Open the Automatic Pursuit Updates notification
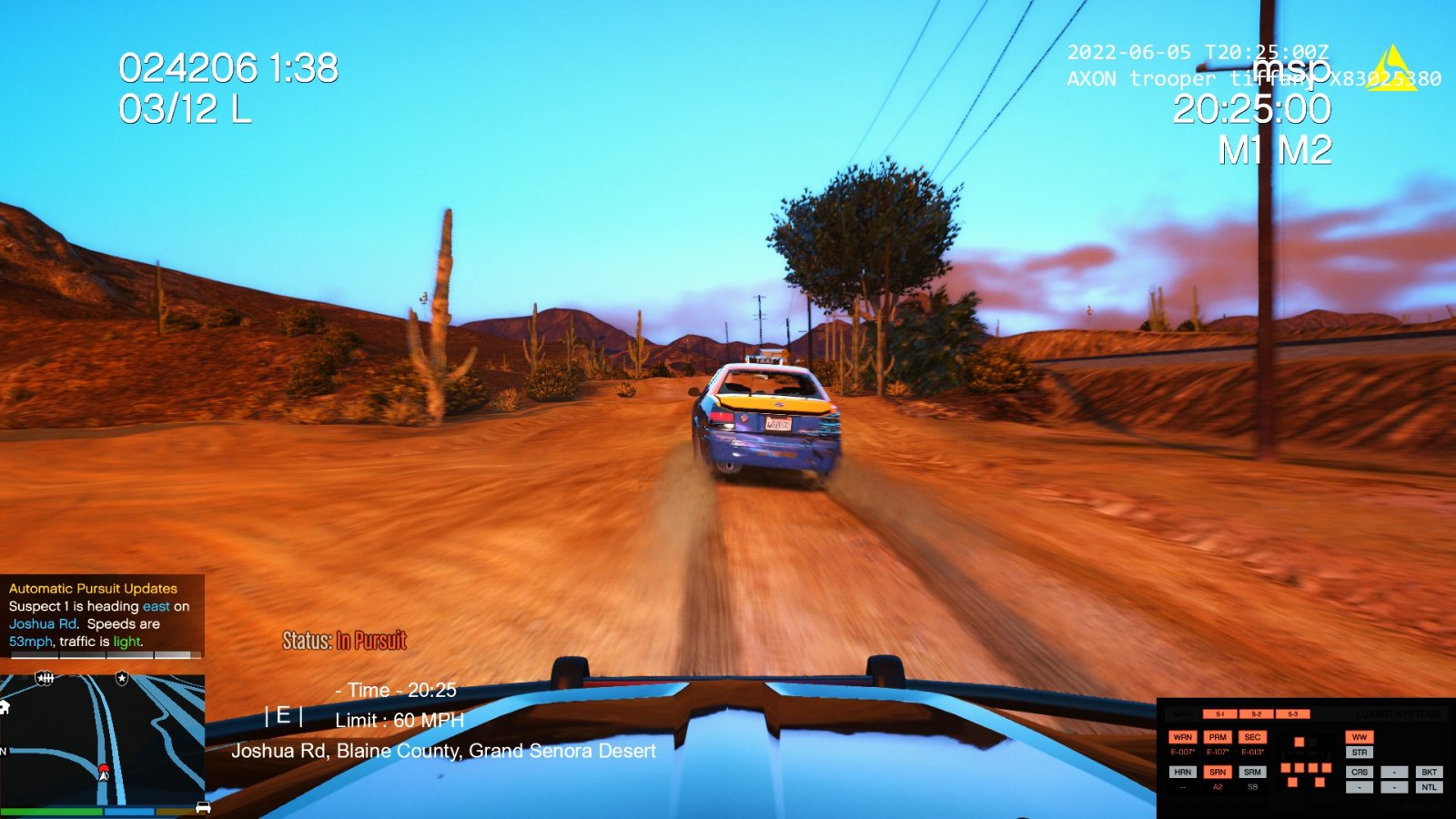The height and width of the screenshot is (819, 1456). tap(102, 615)
